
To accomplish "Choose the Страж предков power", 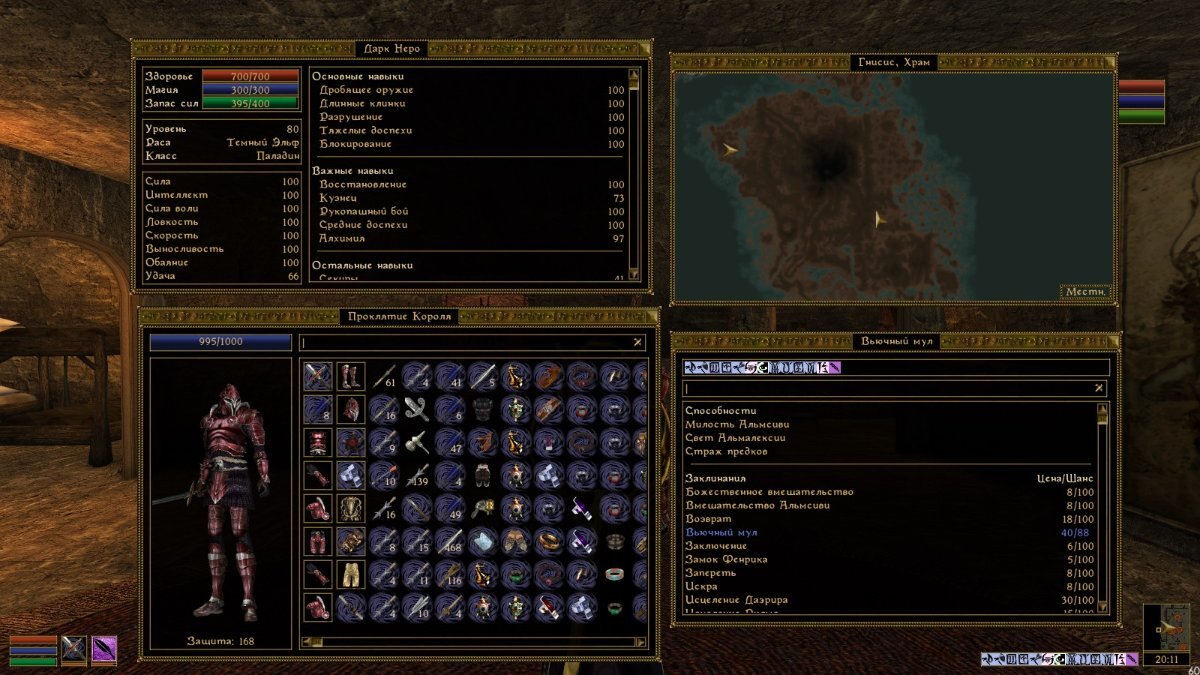I will [x=726, y=451].
